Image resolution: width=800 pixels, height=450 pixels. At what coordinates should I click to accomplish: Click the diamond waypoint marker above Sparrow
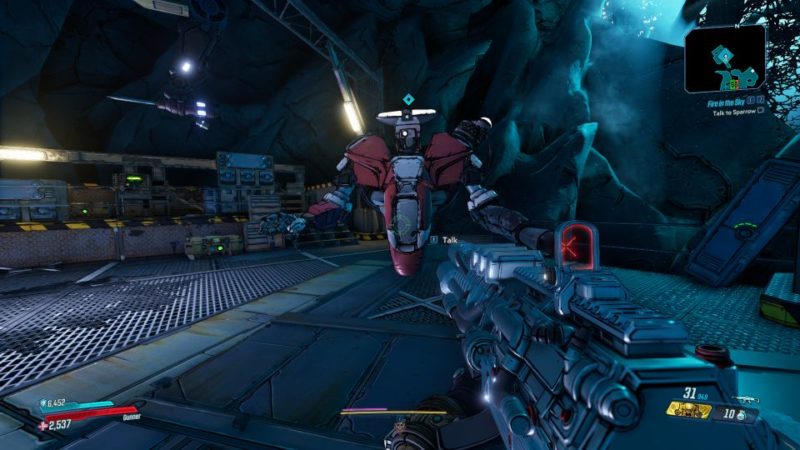pyautogui.click(x=408, y=99)
